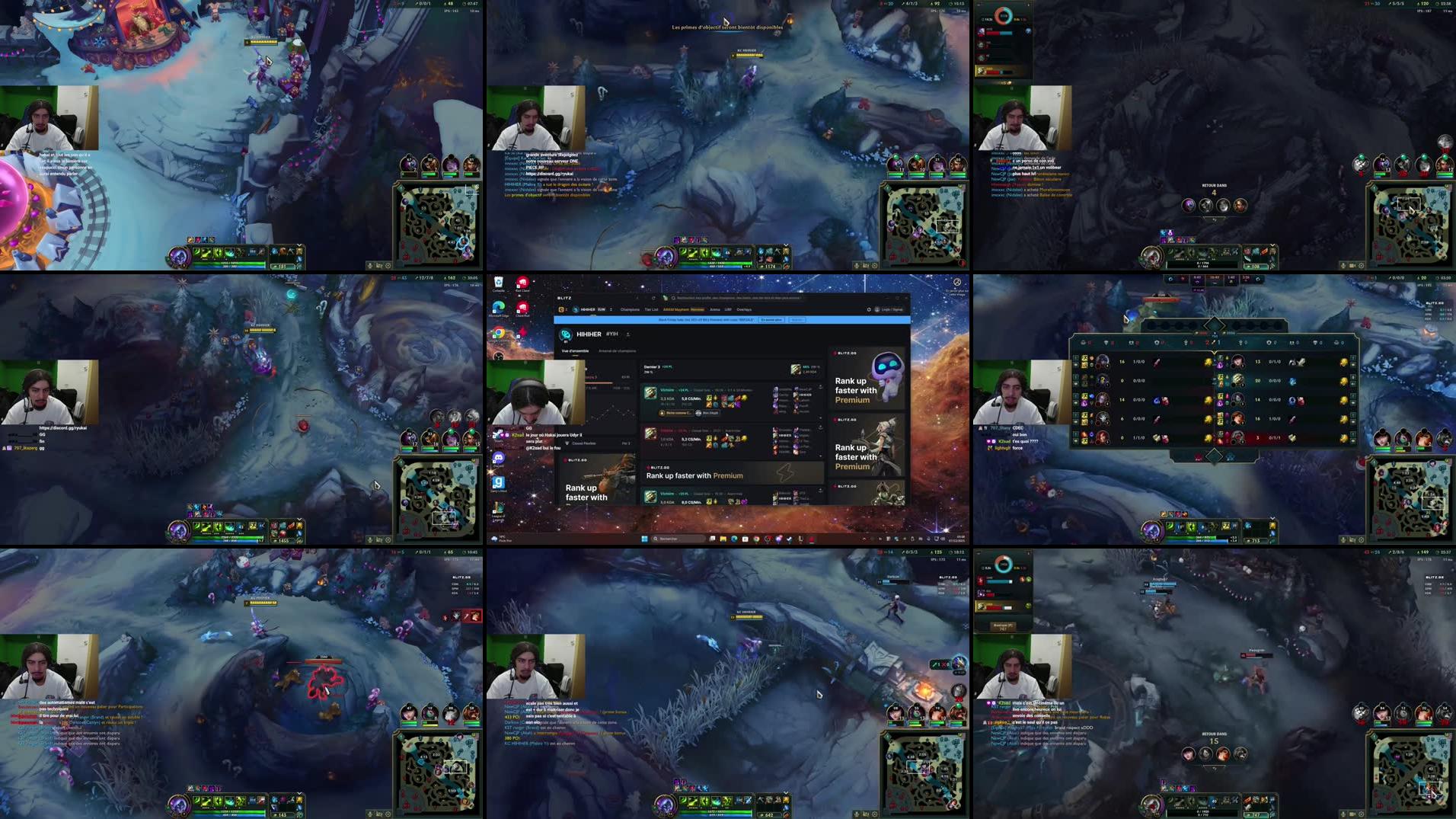Click En savoir plus on the Black Friday banner
1456x819 pixels.
coord(770,320)
